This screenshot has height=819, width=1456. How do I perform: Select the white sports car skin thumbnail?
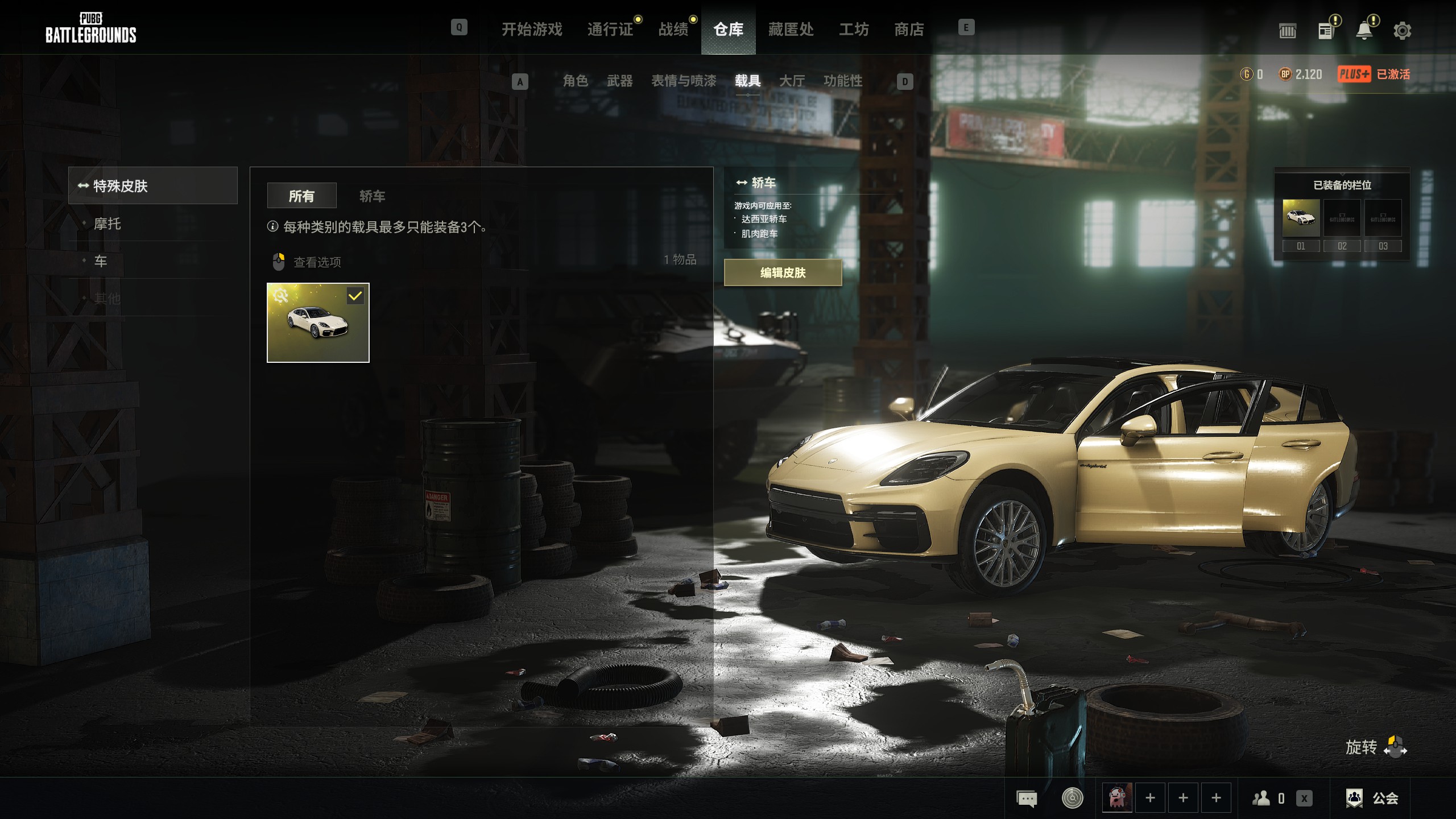[x=318, y=322]
